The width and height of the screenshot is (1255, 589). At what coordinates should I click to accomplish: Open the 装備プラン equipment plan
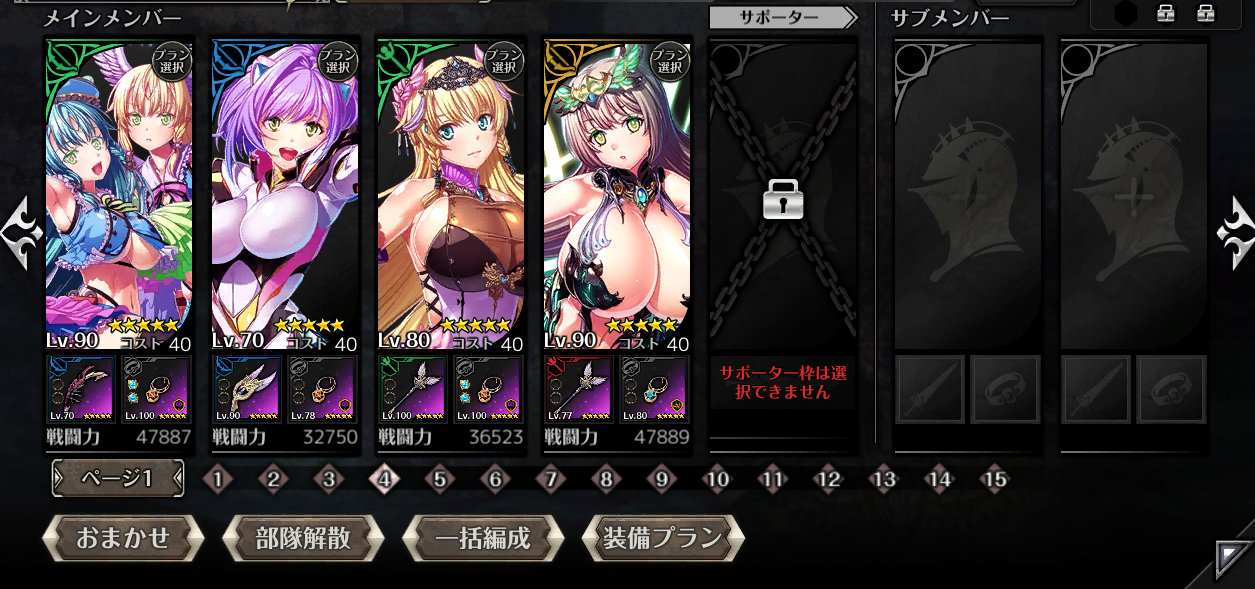coord(662,538)
